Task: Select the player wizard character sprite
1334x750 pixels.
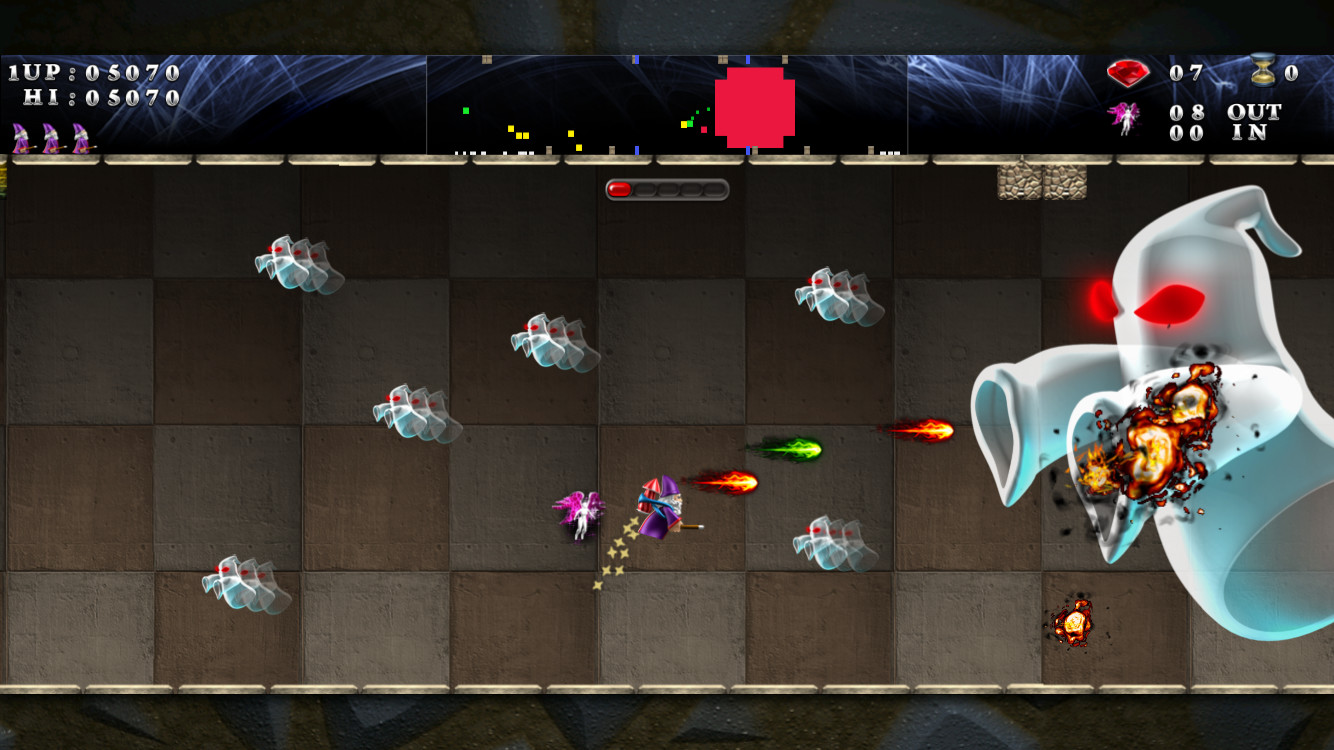Action: point(665,505)
